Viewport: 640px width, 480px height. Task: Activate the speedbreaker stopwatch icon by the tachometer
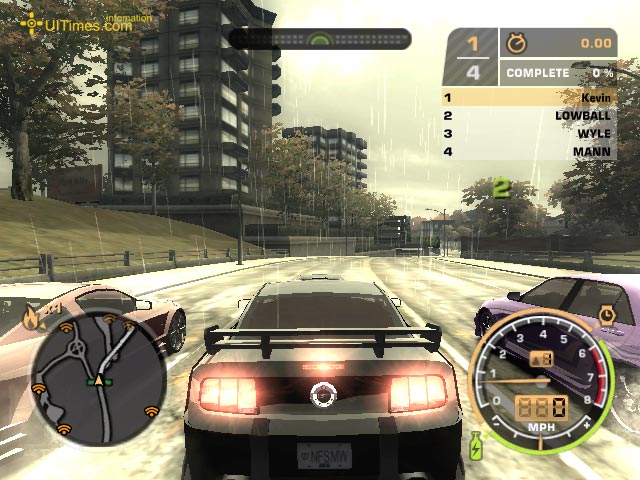pos(607,315)
